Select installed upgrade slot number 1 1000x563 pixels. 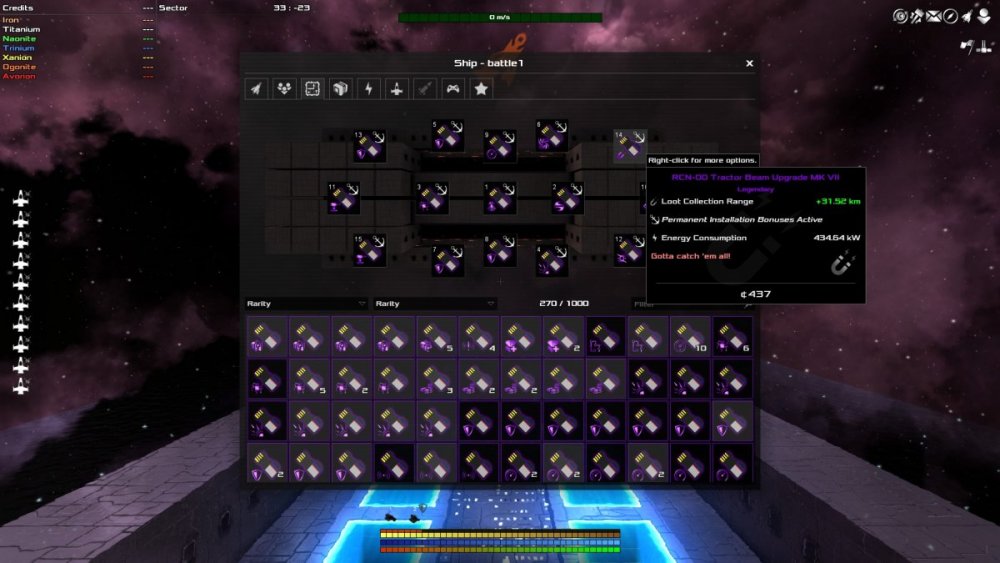500,199
